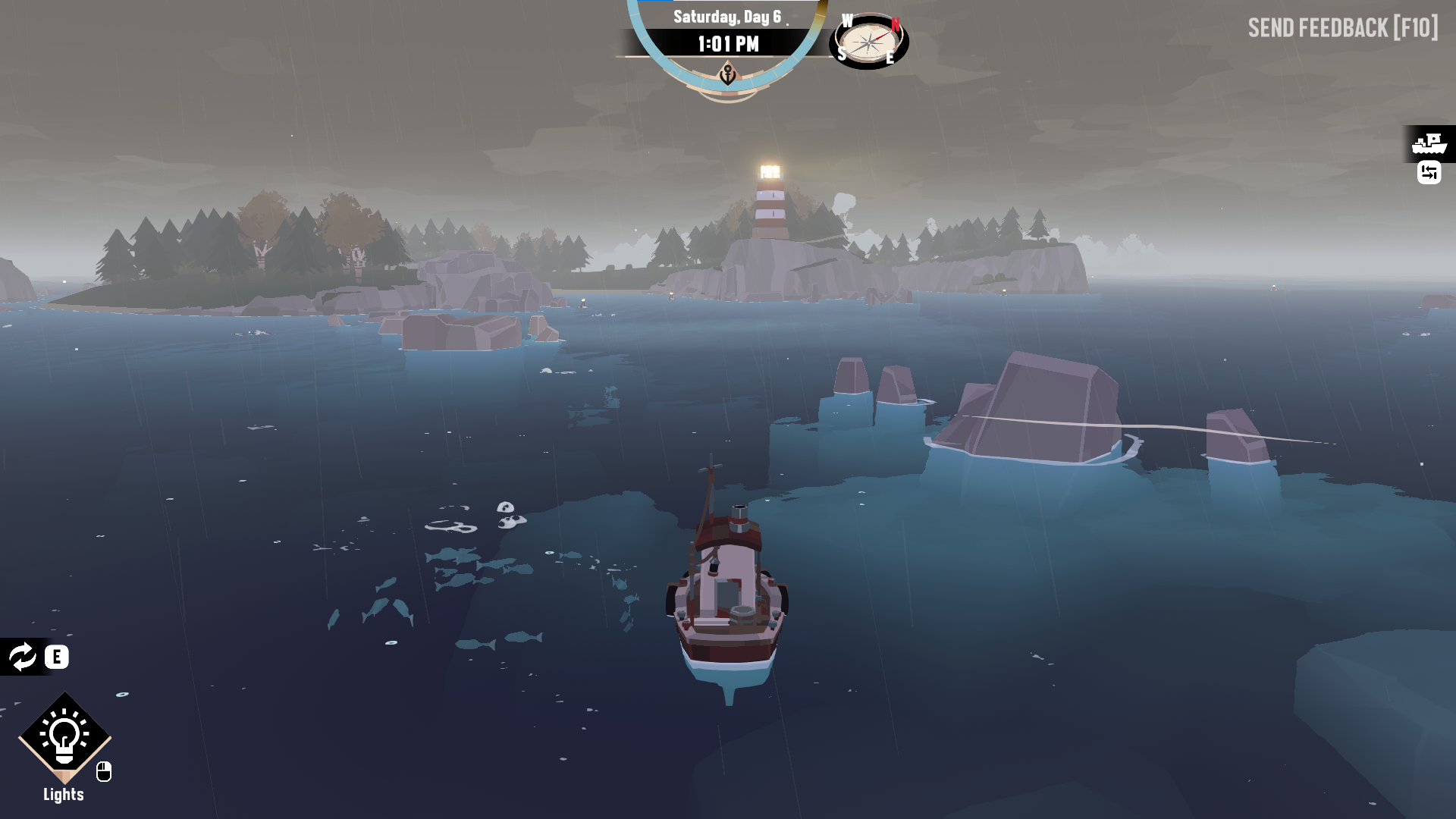The image size is (1456, 819).
Task: Activate the Lights ability icon
Action: (64, 736)
